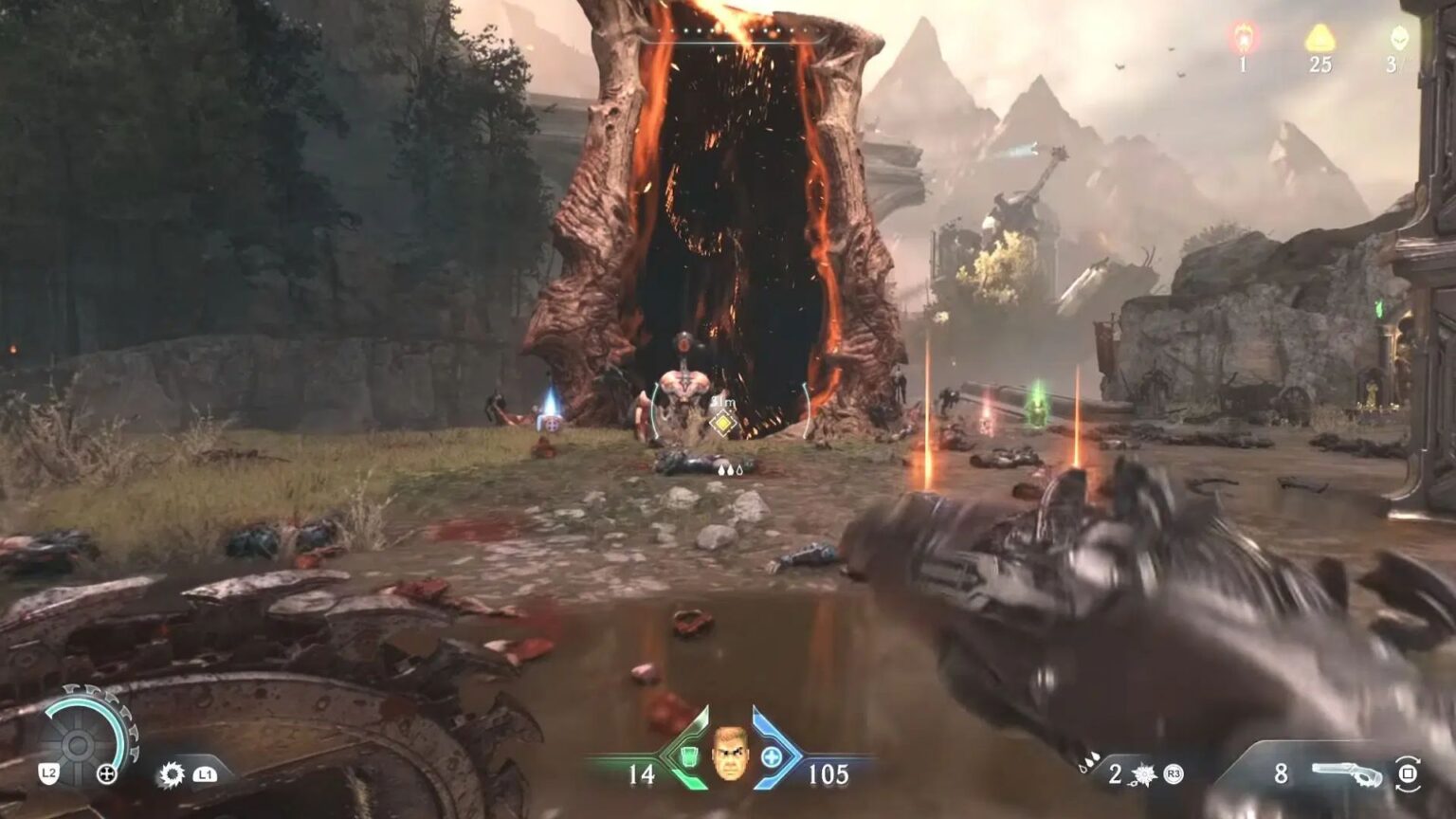
Task: Click the crosshair symbol on the shield wheel
Action: click(x=106, y=773)
